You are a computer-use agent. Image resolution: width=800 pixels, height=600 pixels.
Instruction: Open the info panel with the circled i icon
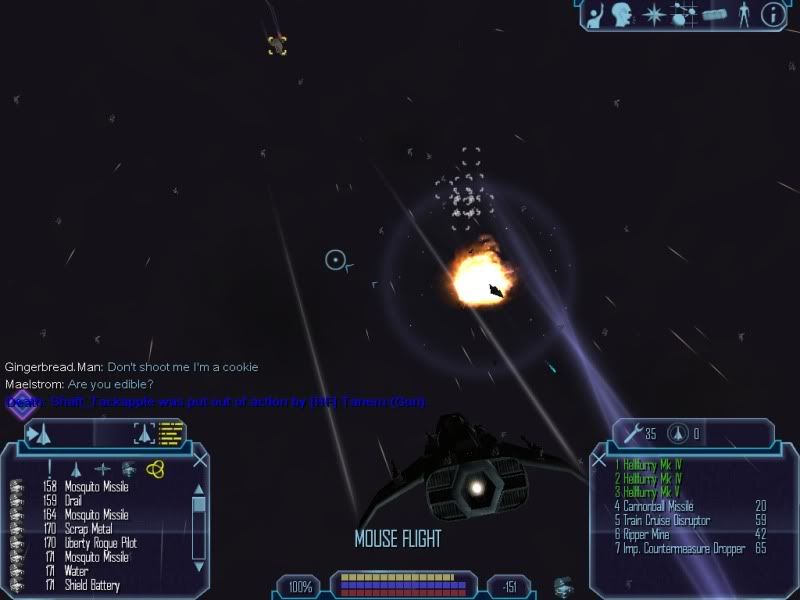(772, 14)
